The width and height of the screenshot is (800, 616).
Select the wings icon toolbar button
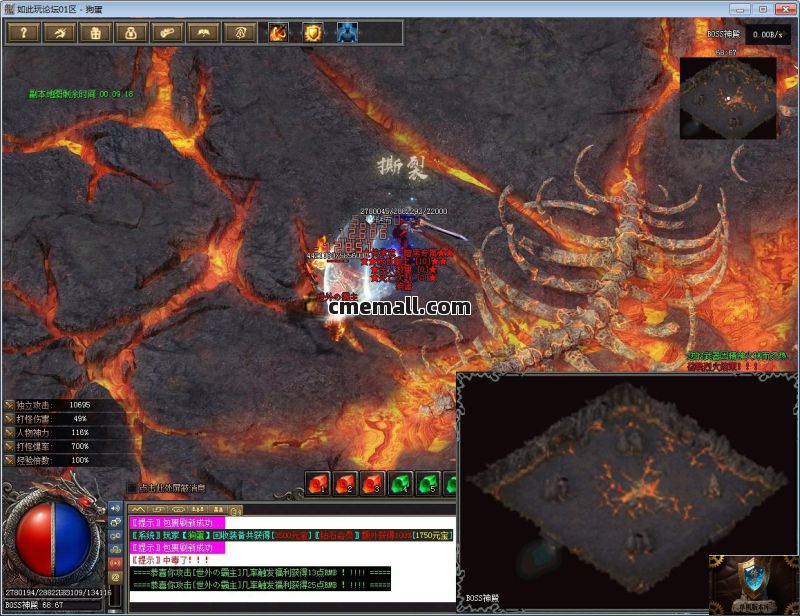(203, 33)
